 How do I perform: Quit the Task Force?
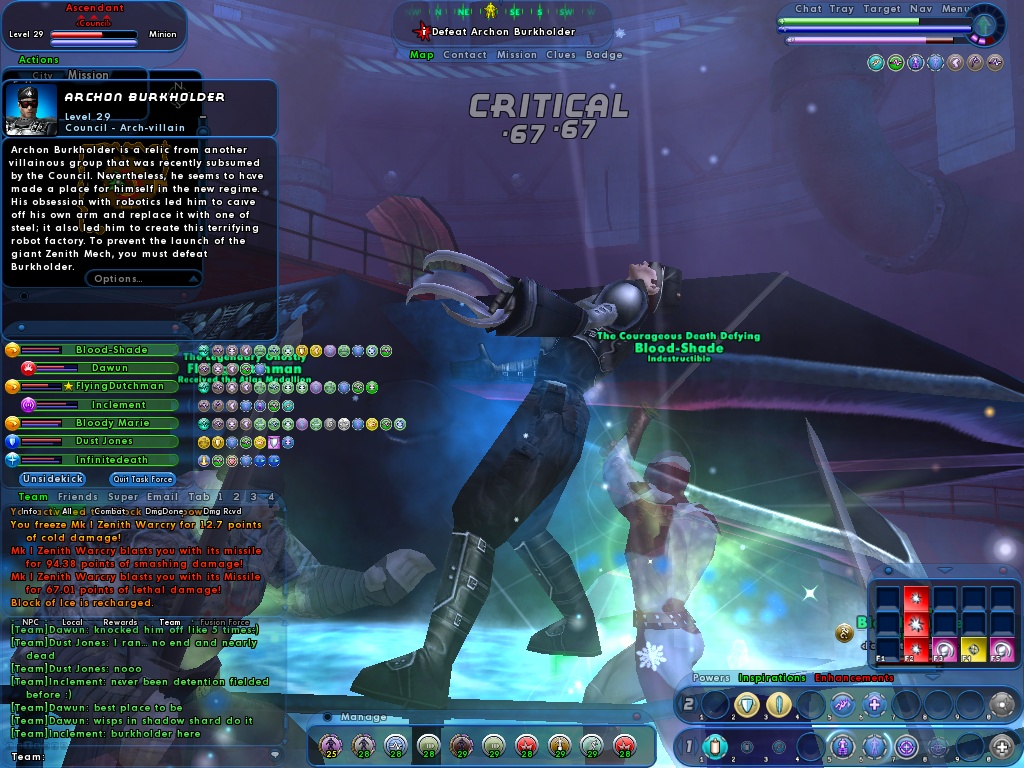142,479
